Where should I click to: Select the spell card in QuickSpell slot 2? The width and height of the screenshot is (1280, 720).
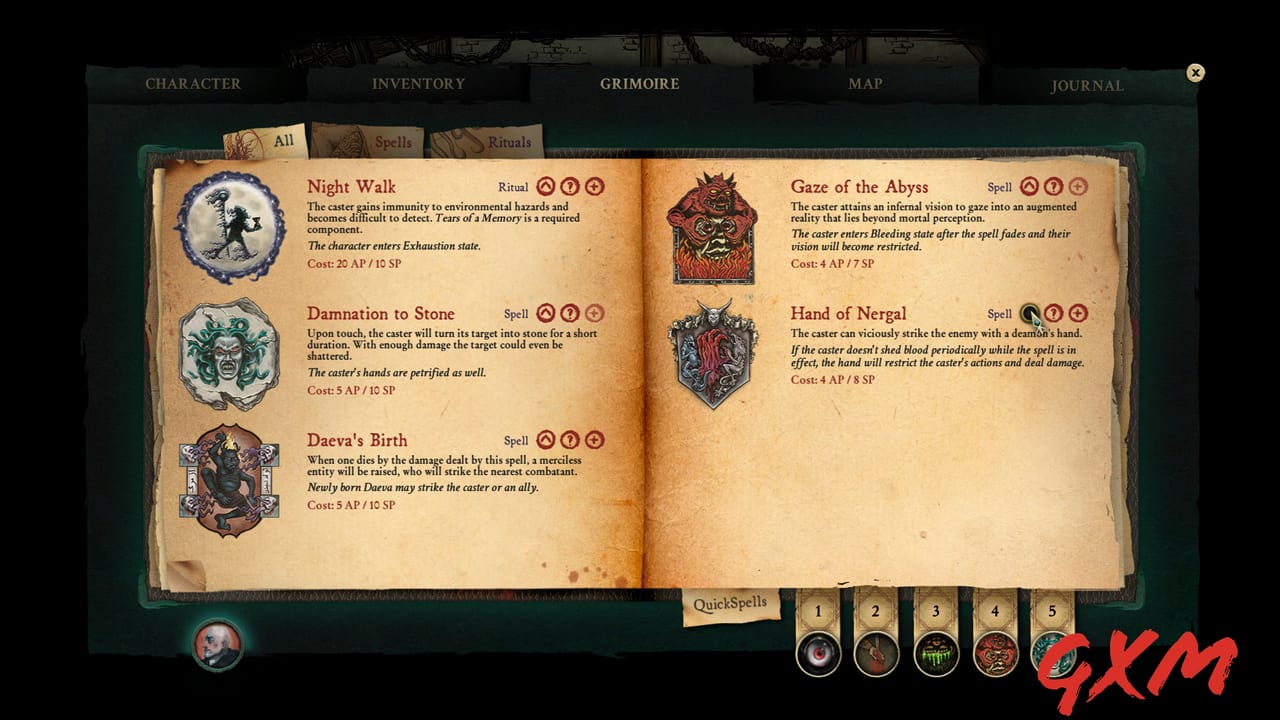(878, 655)
